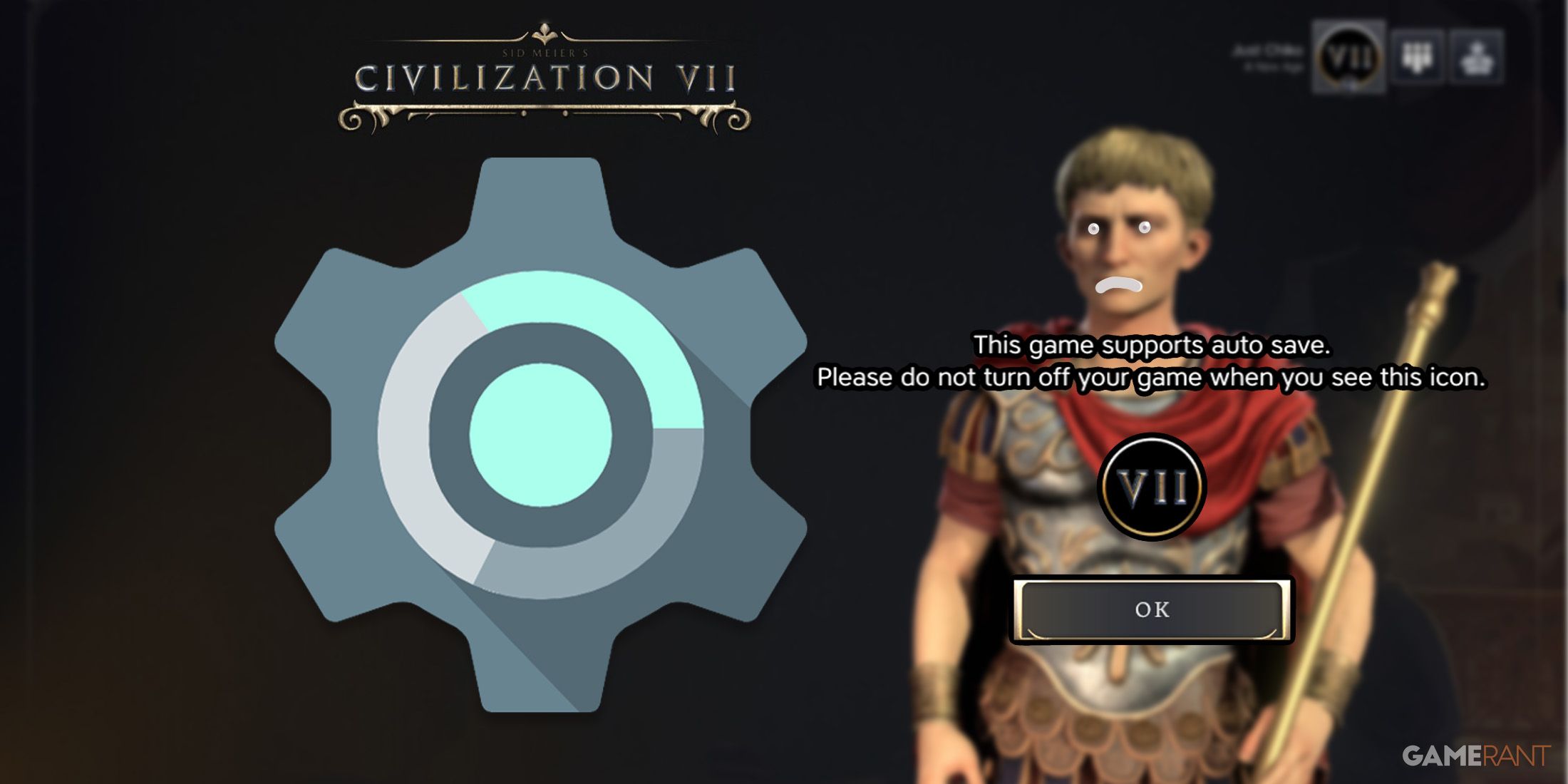1568x784 pixels.
Task: Open the group of people icon
Action: pyautogui.click(x=1417, y=57)
